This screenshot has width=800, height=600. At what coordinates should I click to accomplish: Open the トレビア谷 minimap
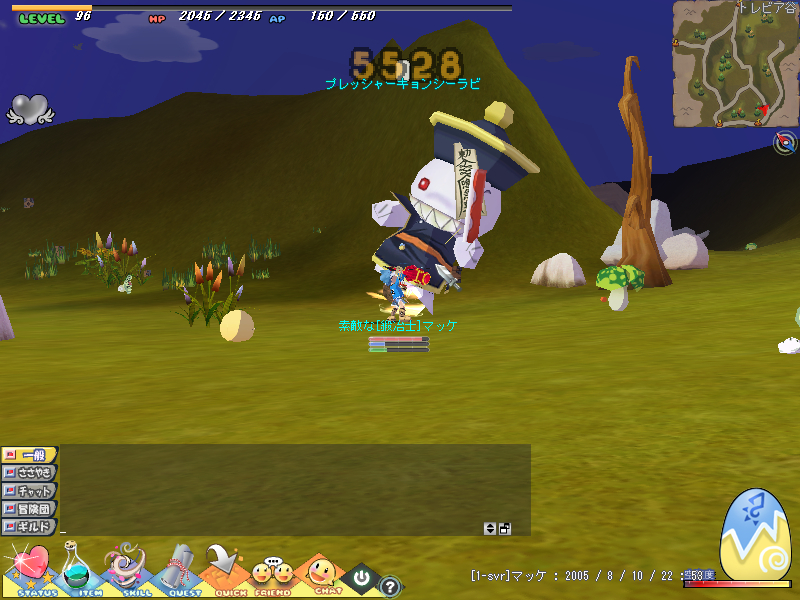coord(735,64)
